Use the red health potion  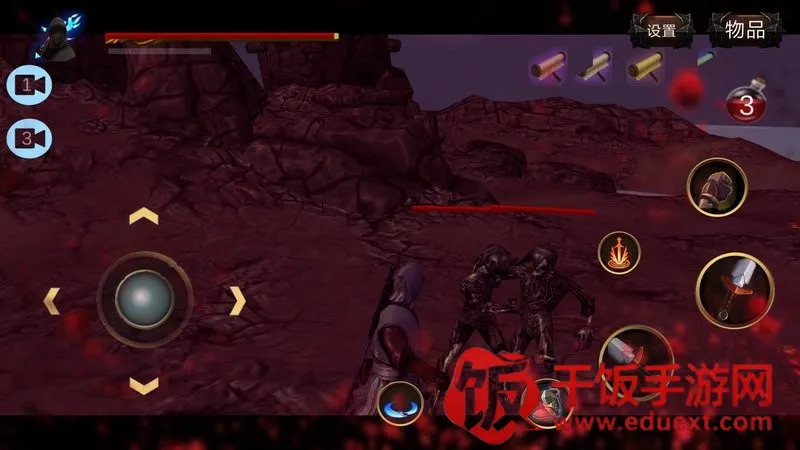(x=746, y=103)
